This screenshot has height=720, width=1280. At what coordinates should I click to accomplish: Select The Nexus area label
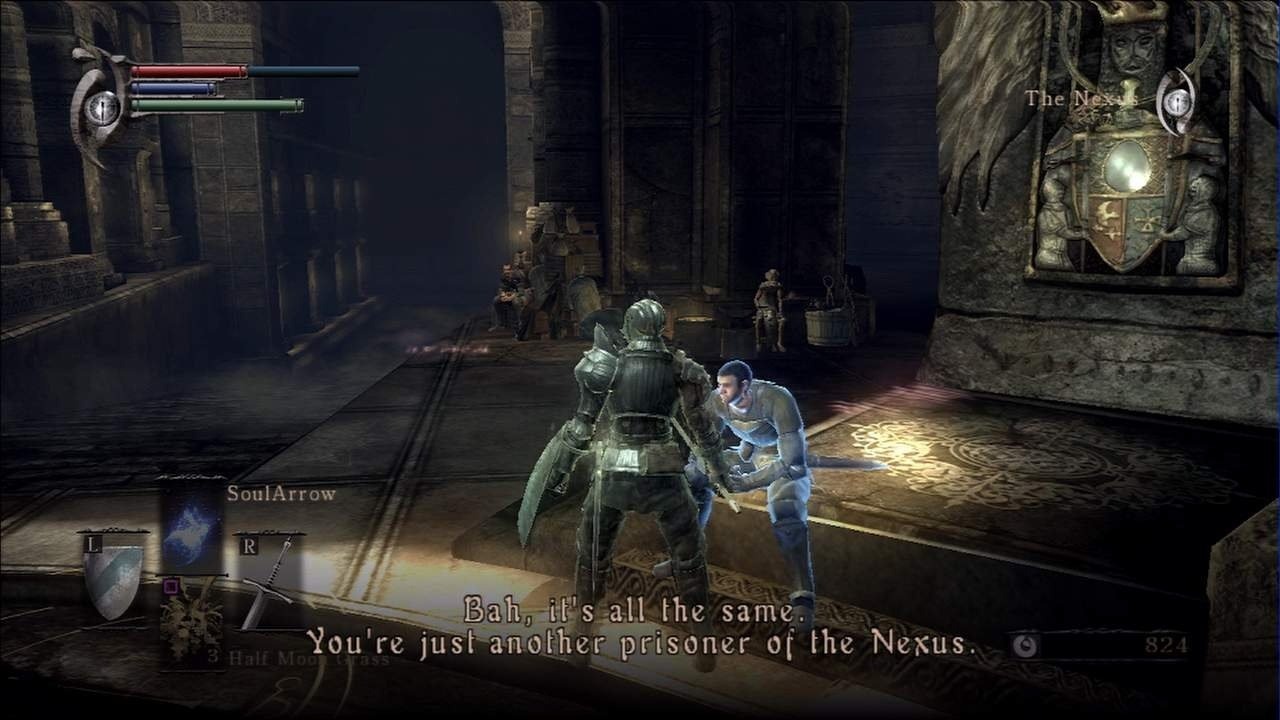[x=1080, y=99]
